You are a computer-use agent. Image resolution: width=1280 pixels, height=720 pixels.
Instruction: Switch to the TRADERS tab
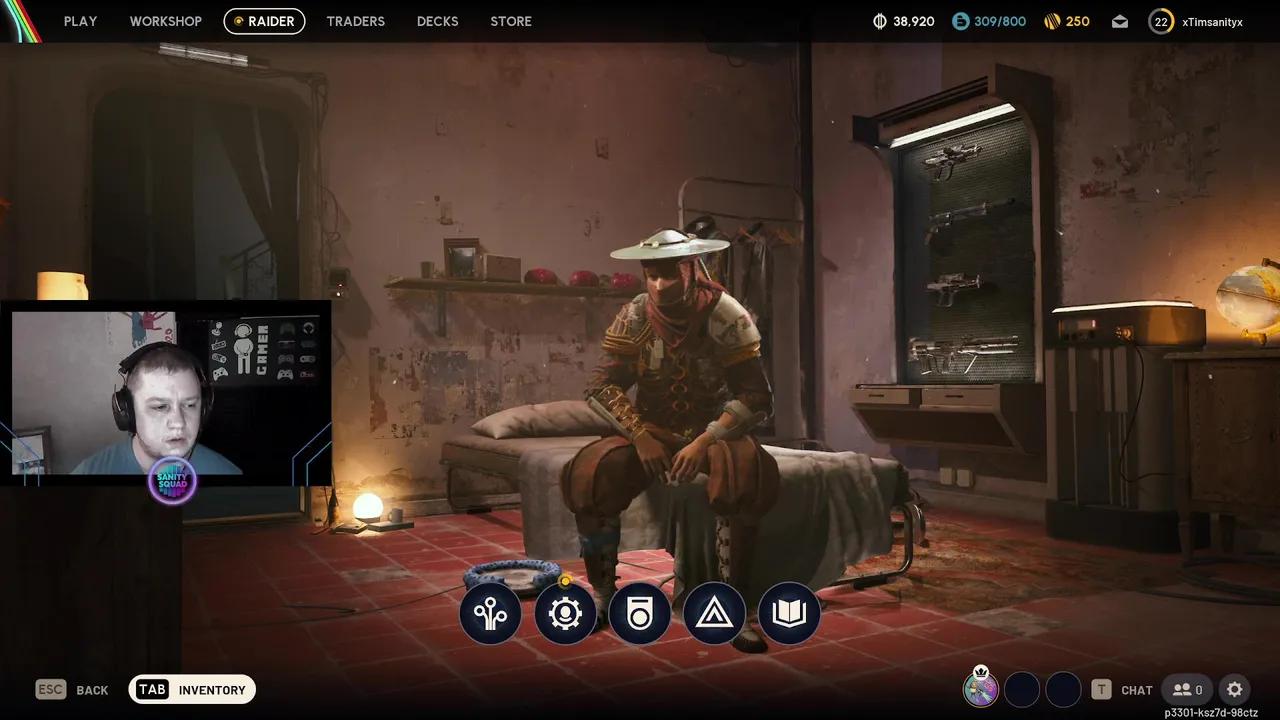[x=355, y=21]
